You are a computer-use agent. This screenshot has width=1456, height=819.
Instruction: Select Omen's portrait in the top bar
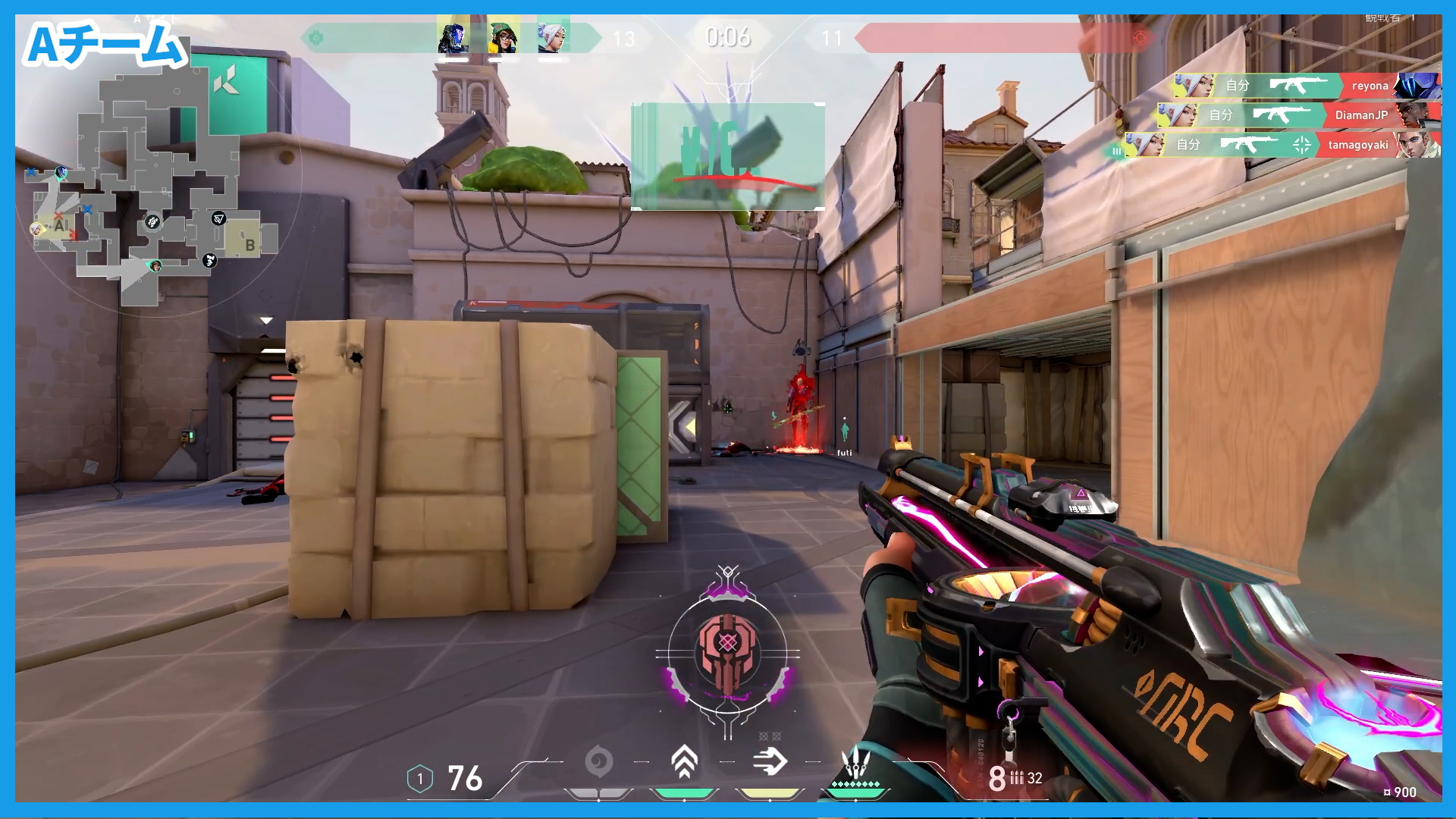(x=453, y=37)
